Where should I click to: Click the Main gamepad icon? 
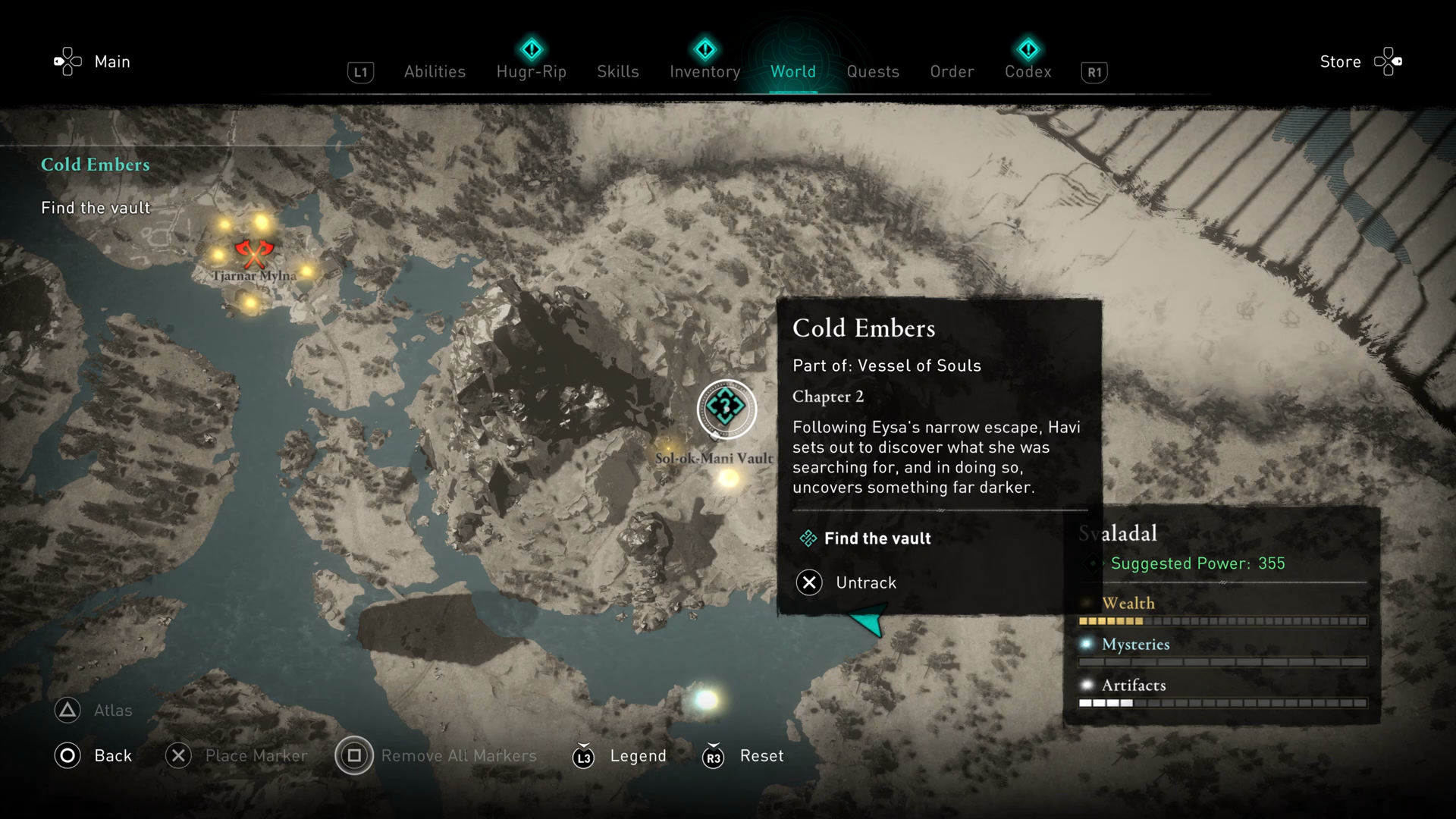pyautogui.click(x=67, y=61)
